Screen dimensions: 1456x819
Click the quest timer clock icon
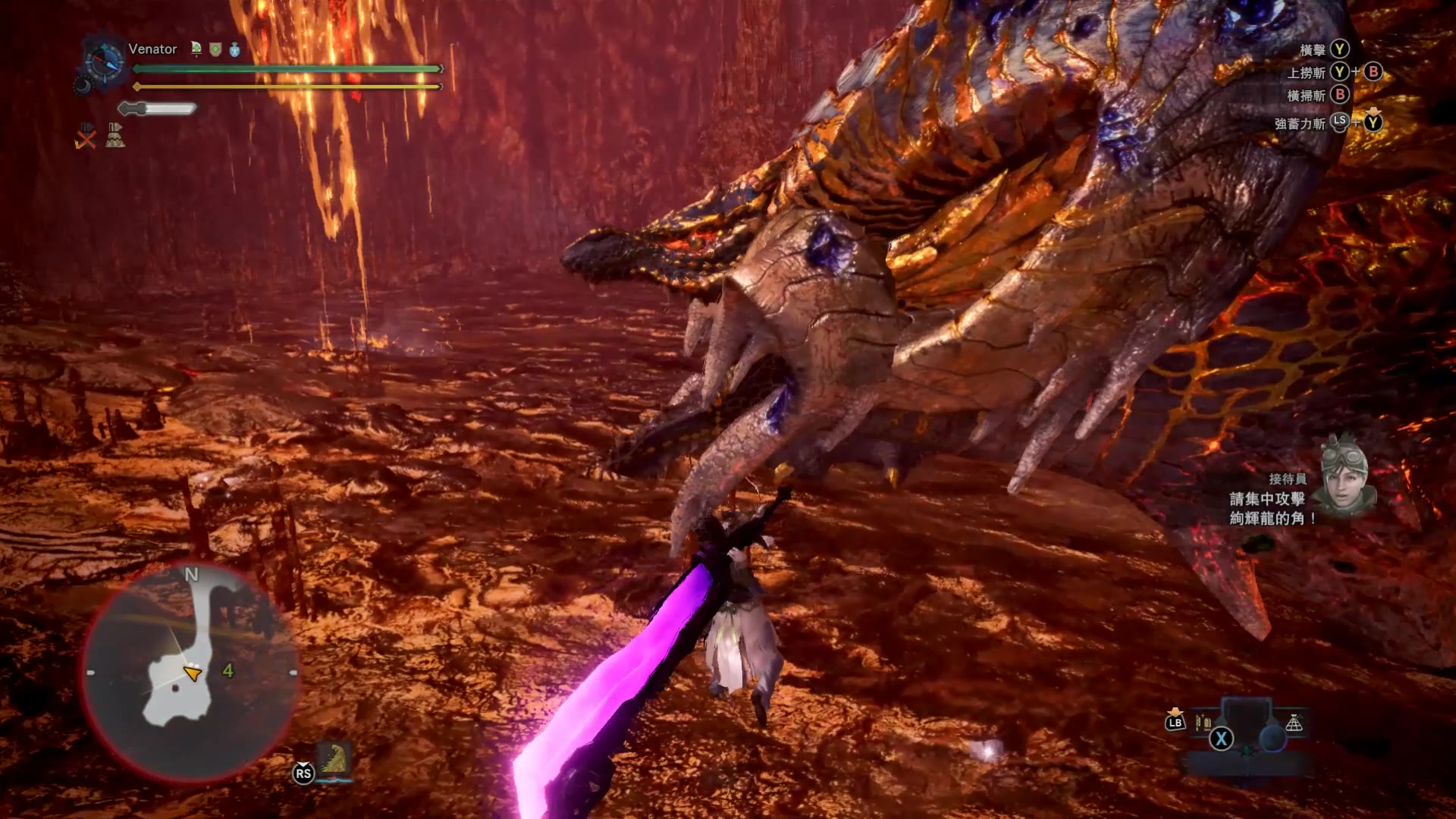pos(104,60)
